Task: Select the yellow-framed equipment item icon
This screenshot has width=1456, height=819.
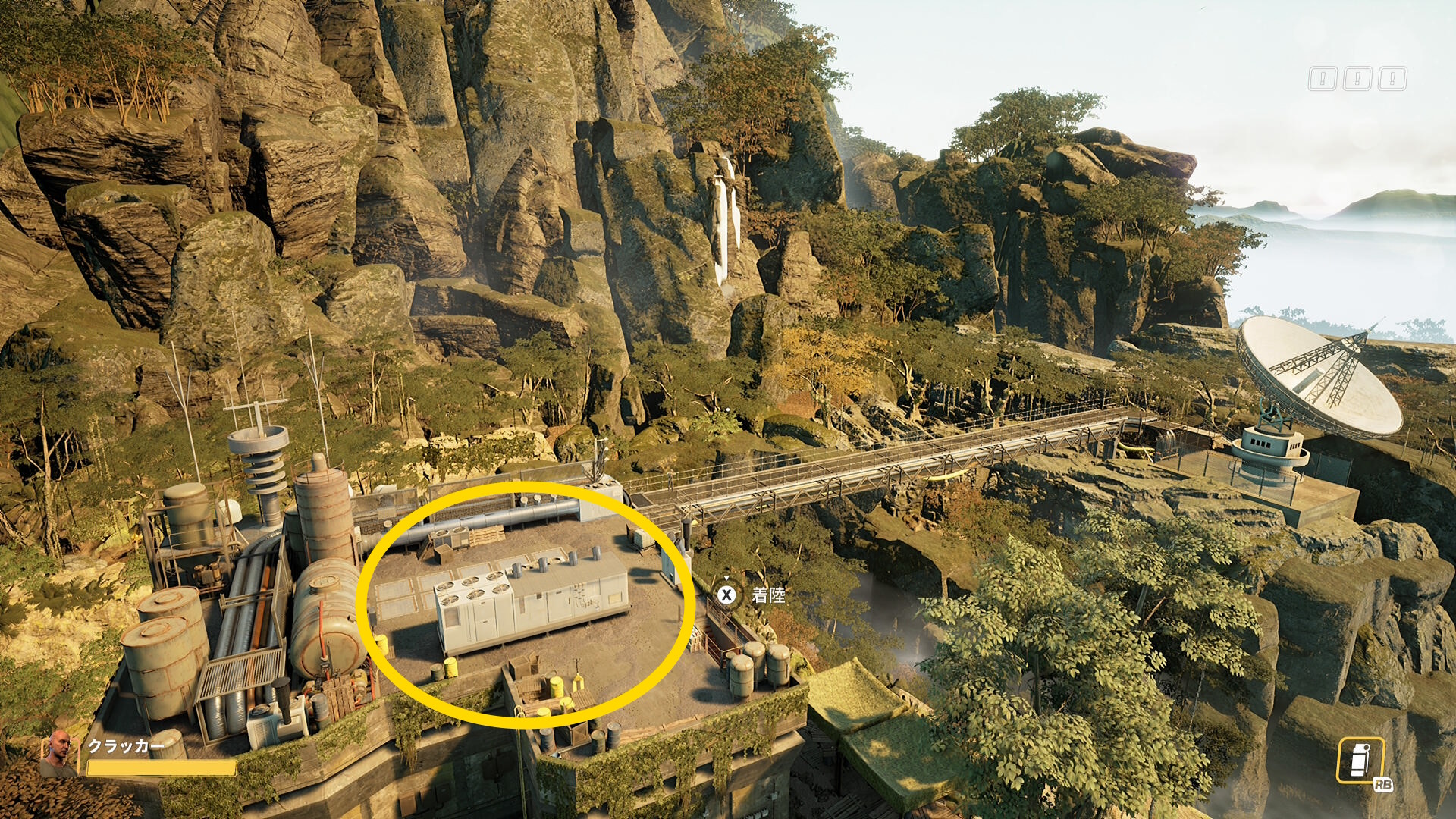Action: (x=1360, y=761)
